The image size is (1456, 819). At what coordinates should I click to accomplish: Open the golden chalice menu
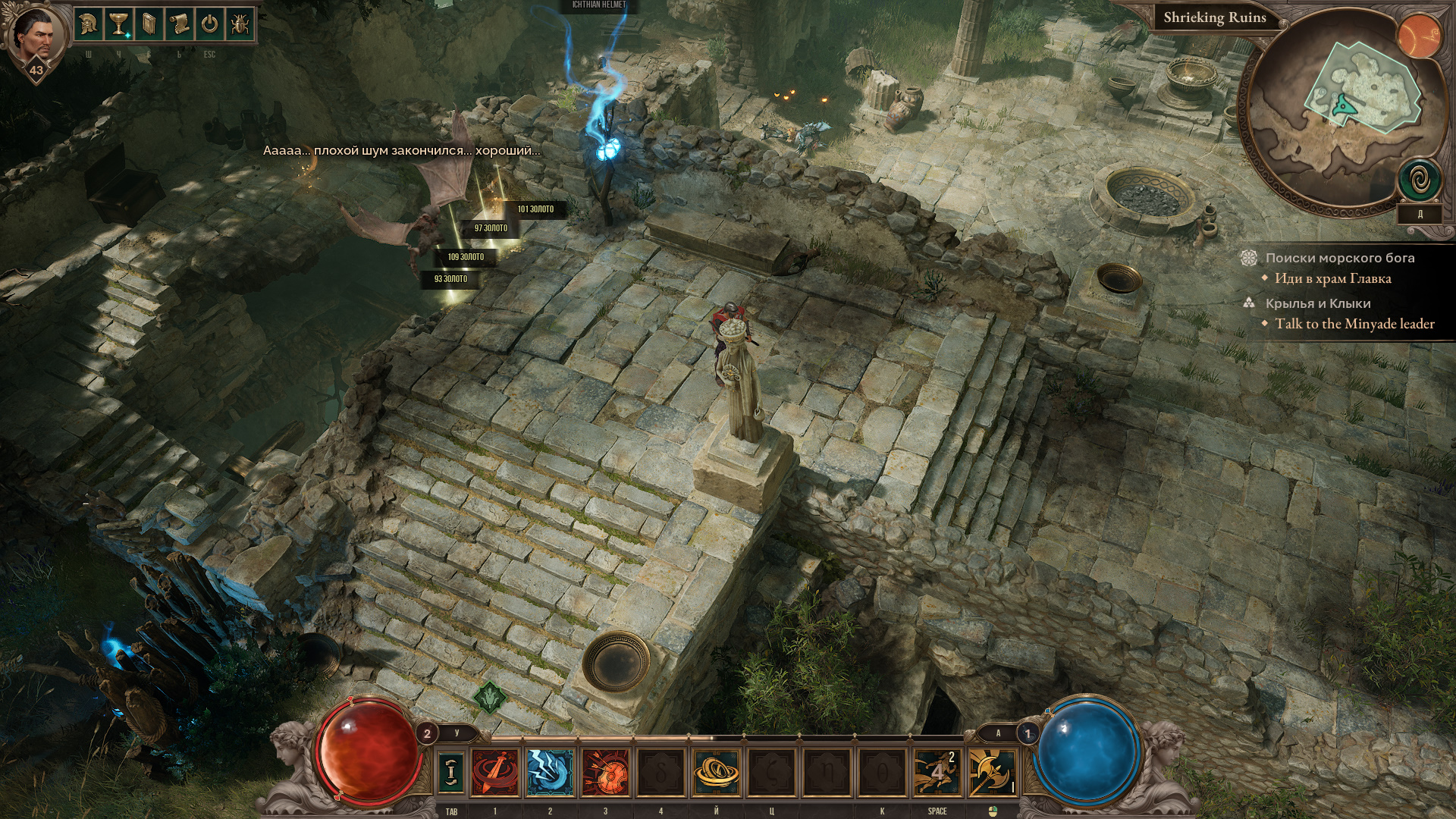click(x=118, y=24)
